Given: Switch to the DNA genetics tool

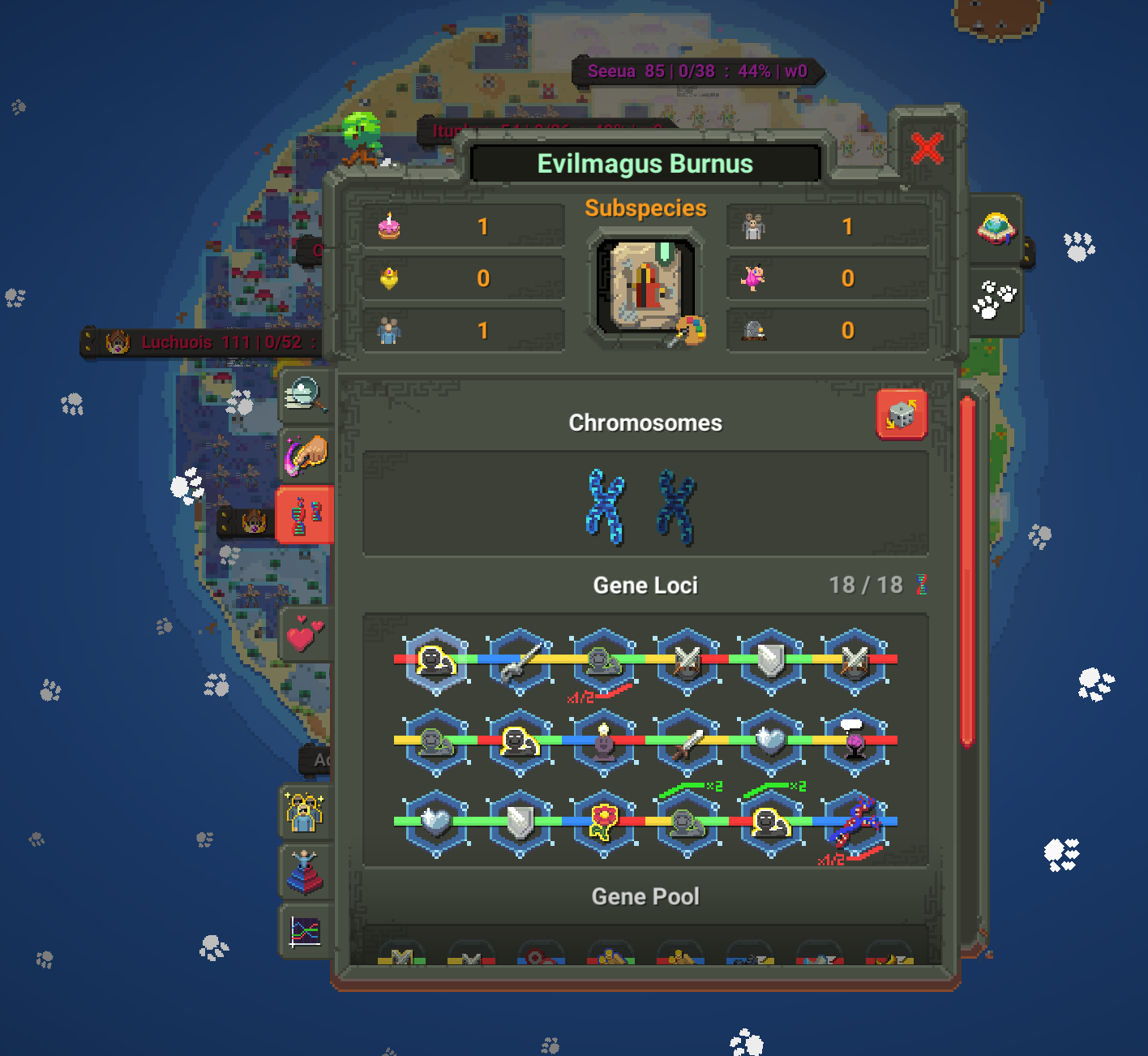Looking at the screenshot, I should 307,515.
